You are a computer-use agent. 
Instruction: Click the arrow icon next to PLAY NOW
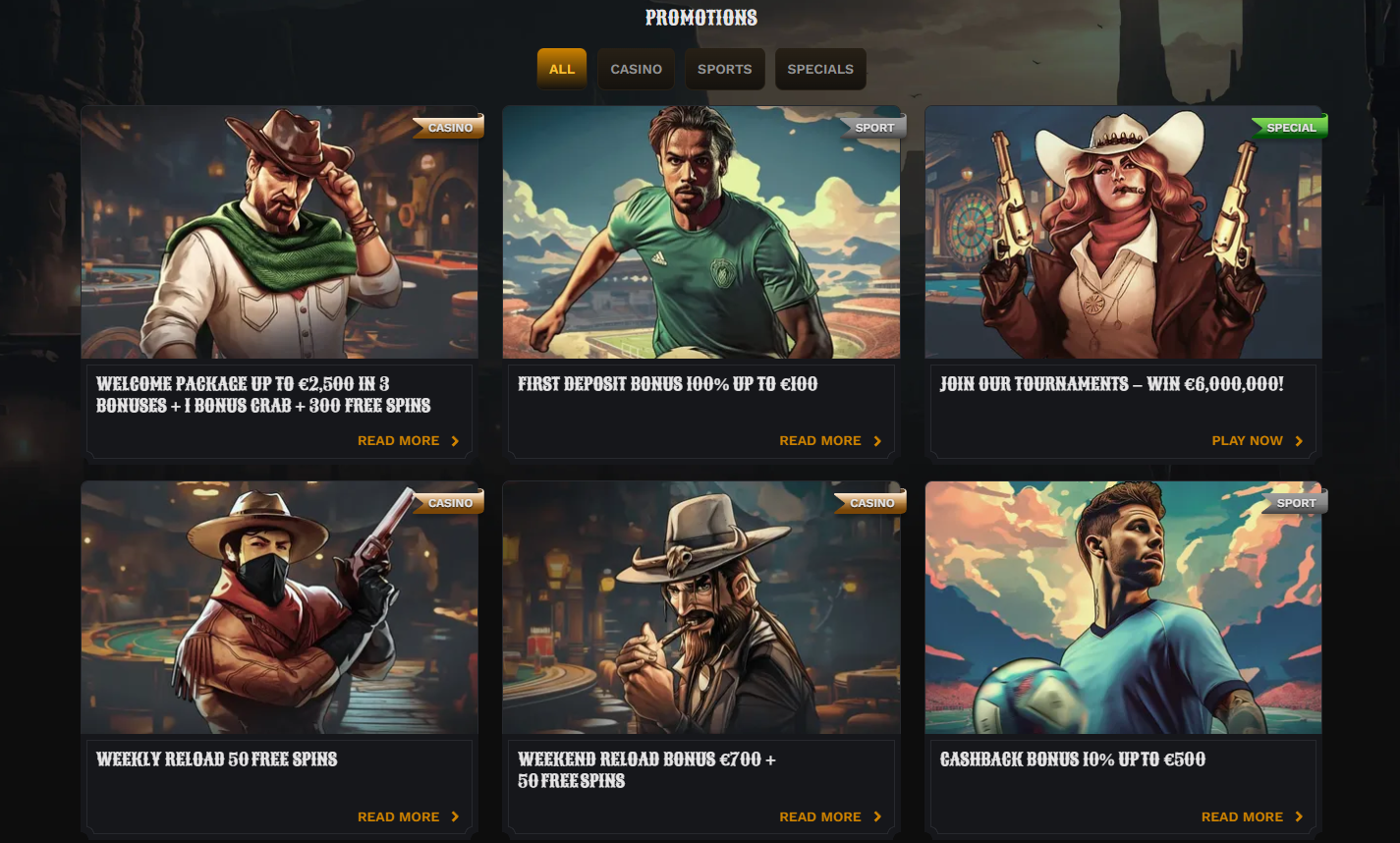click(1299, 440)
